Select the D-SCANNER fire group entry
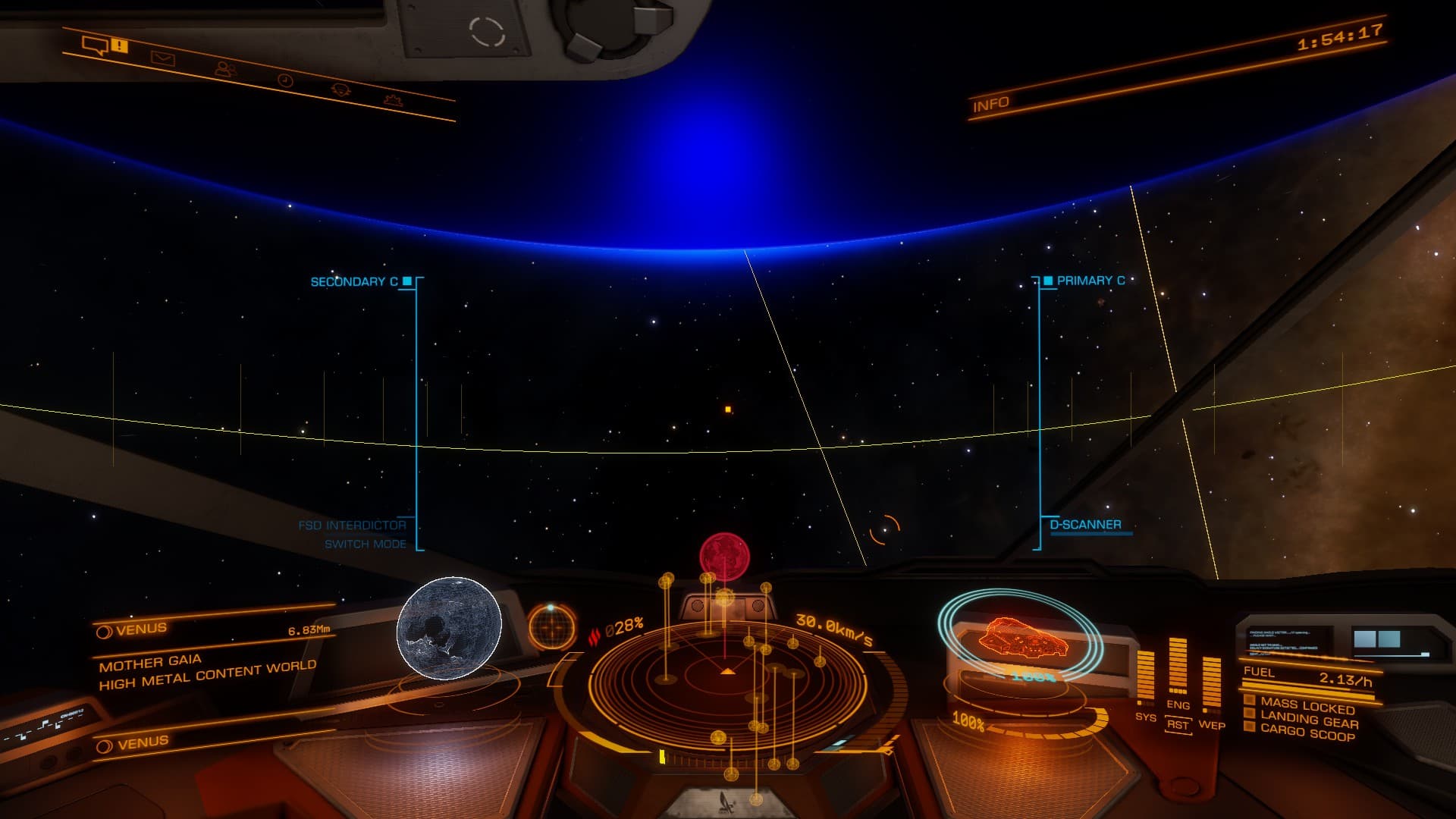 1085,525
